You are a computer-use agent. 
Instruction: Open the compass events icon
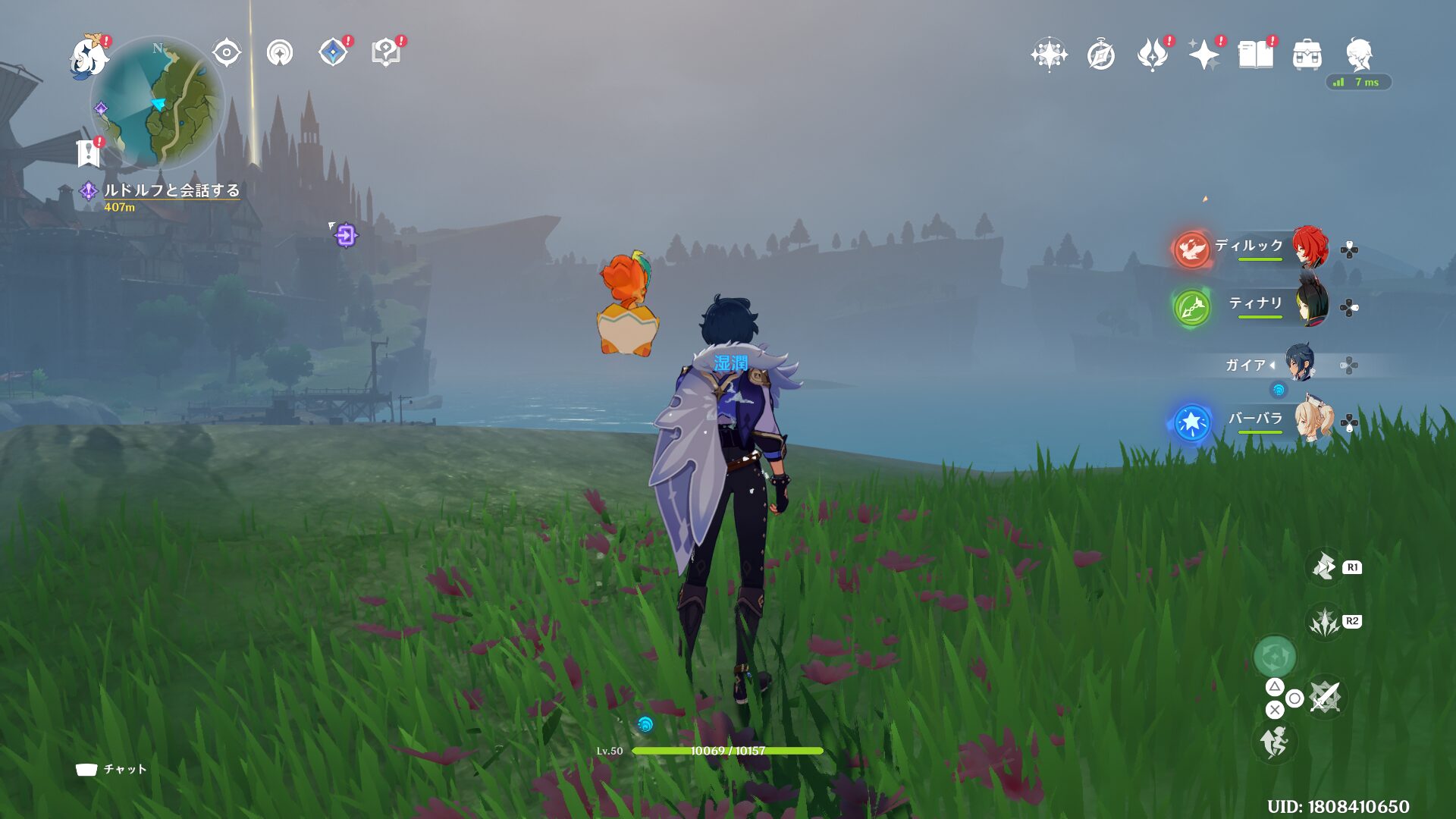(1100, 55)
